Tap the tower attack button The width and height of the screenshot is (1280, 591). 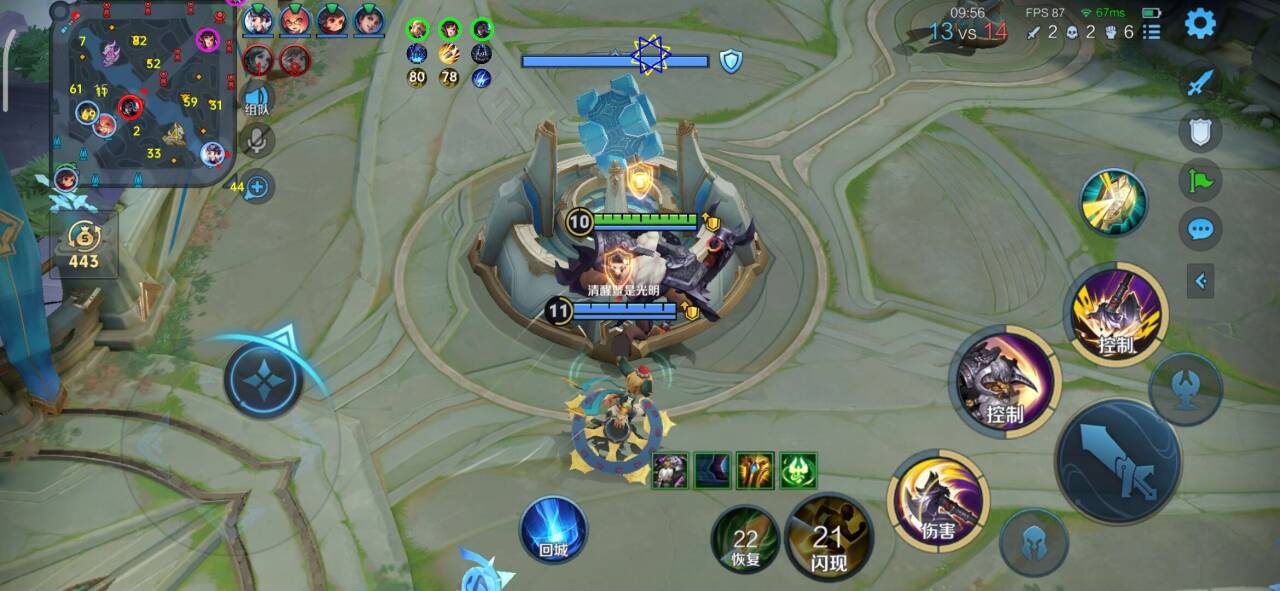click(1185, 388)
